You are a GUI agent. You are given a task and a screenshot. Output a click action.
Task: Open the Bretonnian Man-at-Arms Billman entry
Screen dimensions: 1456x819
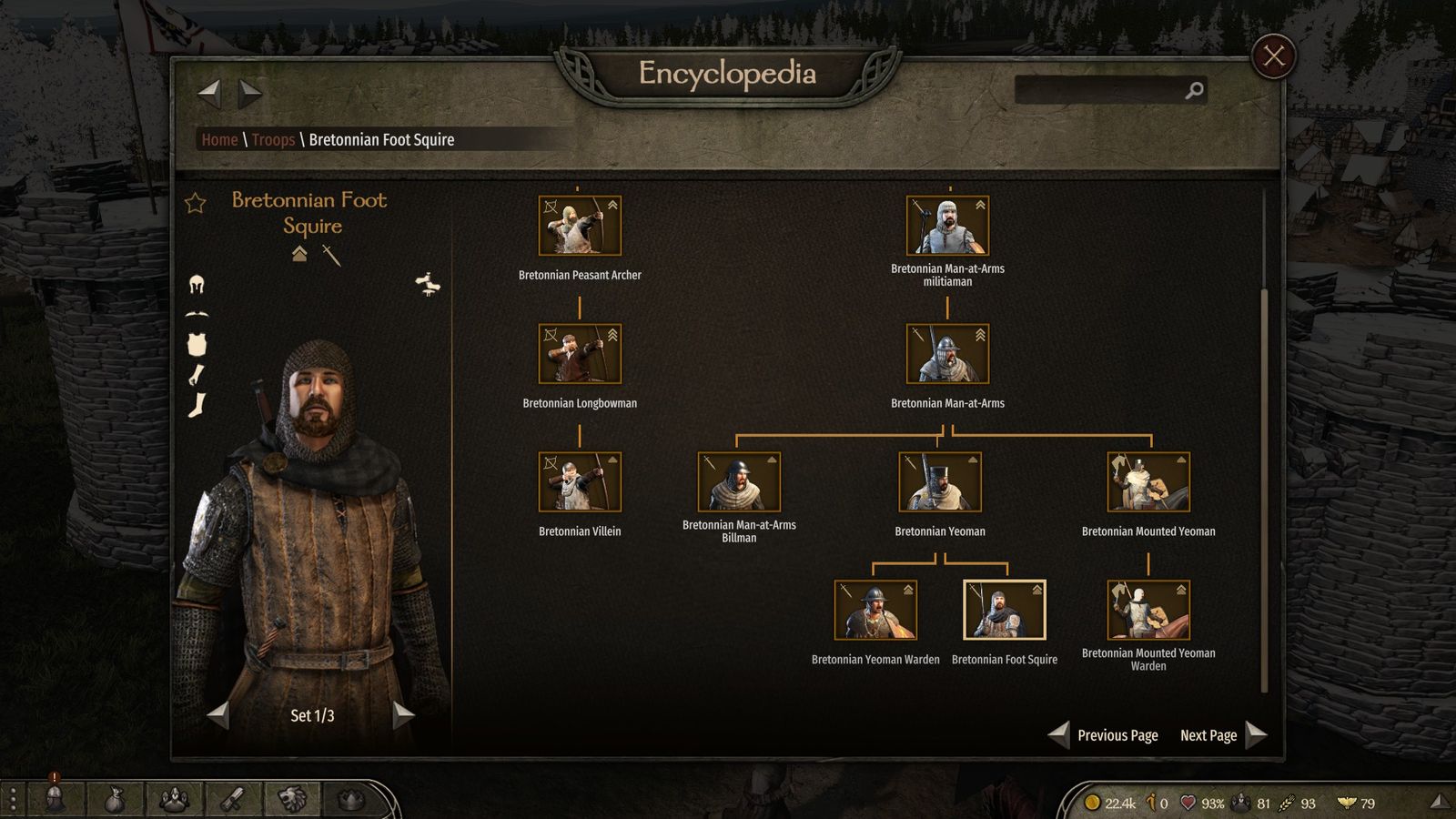click(739, 482)
